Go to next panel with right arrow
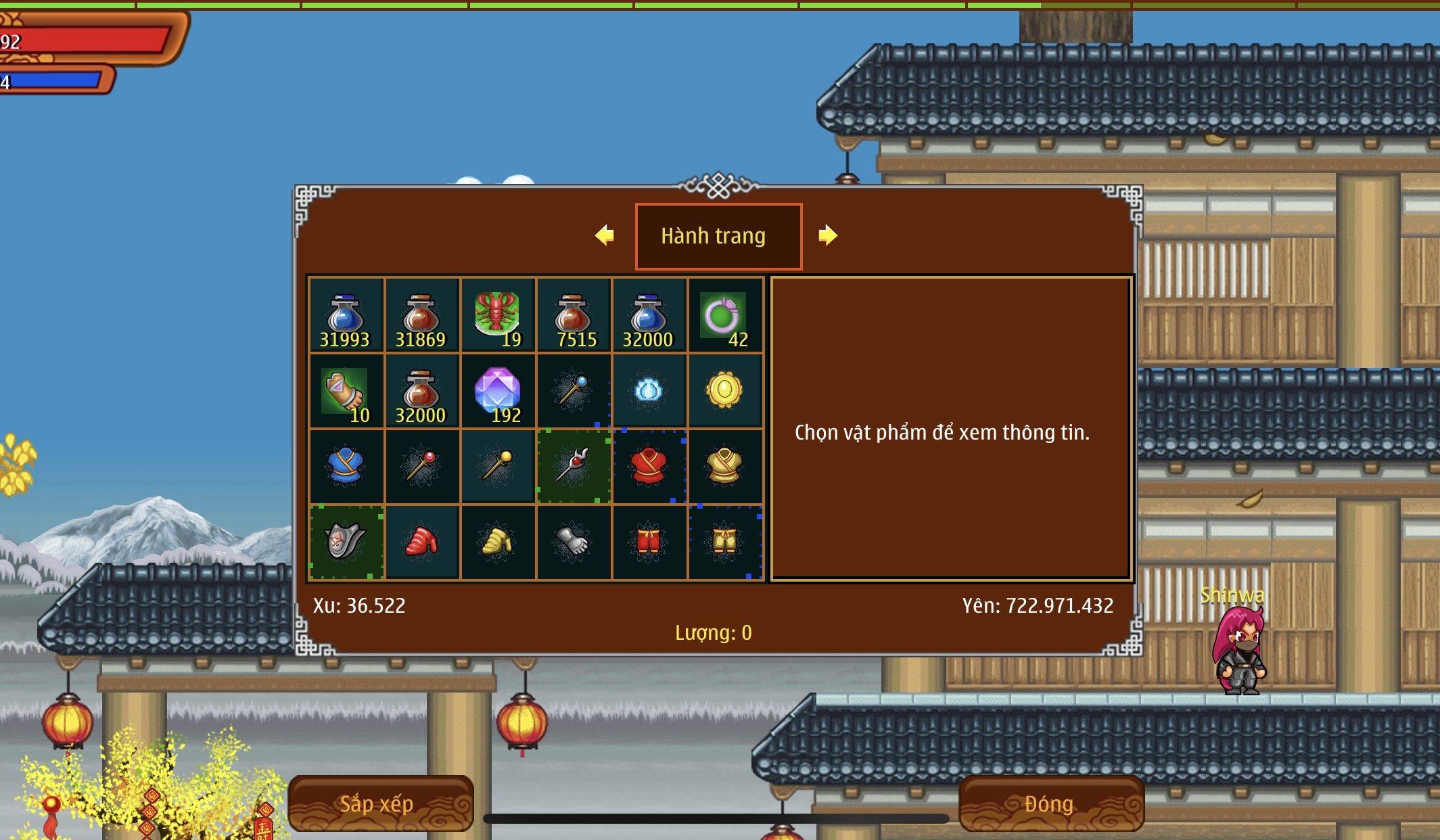The height and width of the screenshot is (840, 1440). click(827, 235)
